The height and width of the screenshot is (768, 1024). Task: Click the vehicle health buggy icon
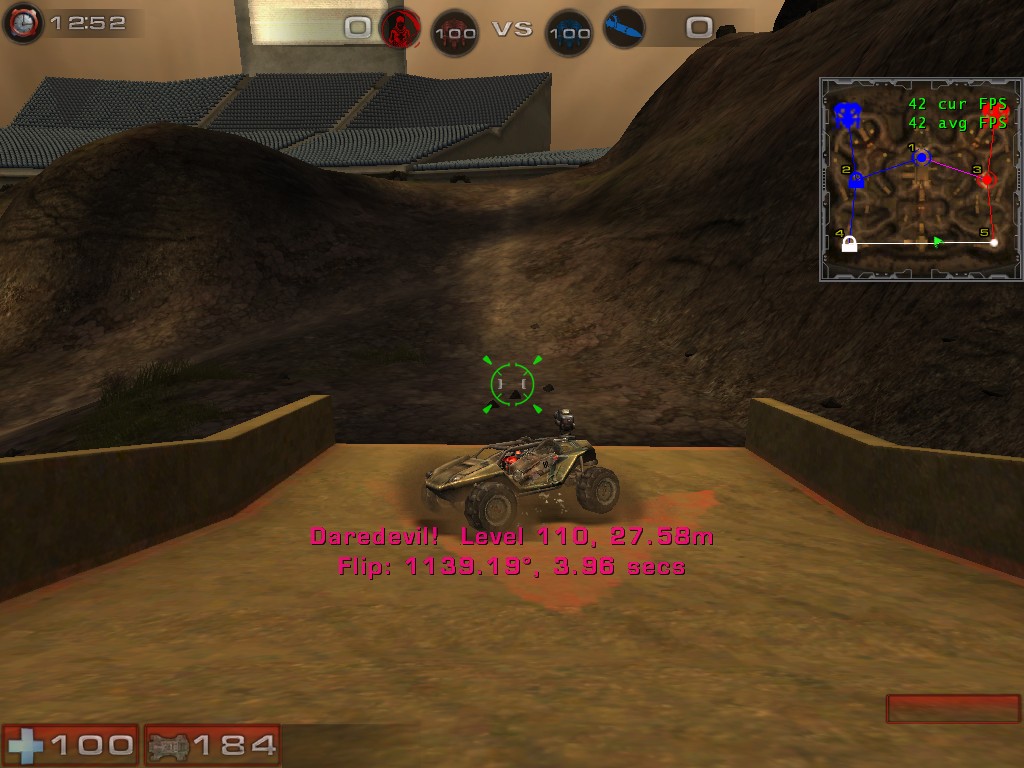(x=166, y=745)
